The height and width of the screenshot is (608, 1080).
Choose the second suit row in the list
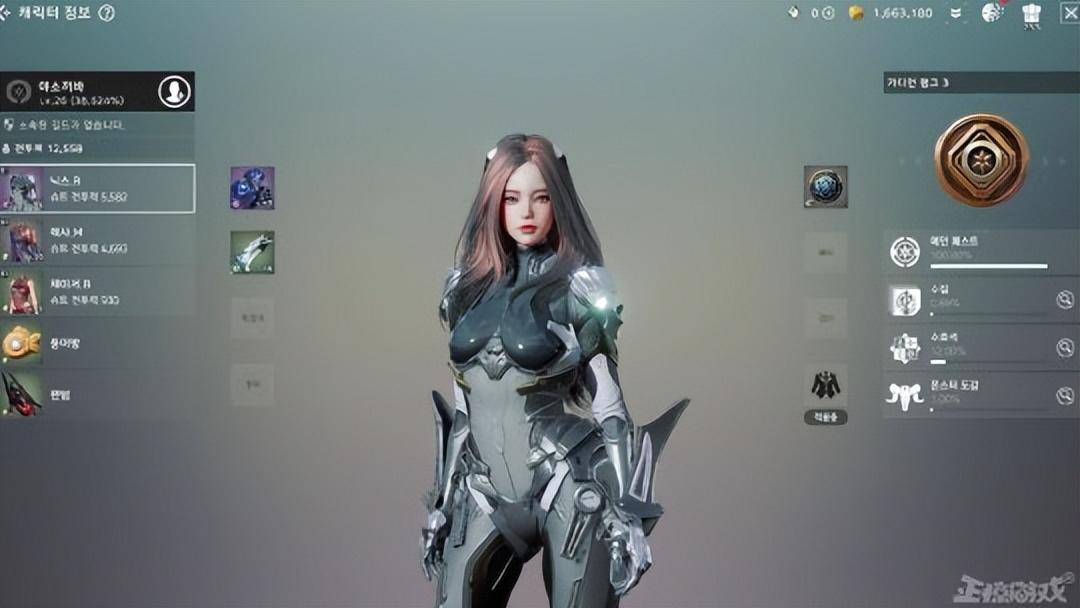98,240
